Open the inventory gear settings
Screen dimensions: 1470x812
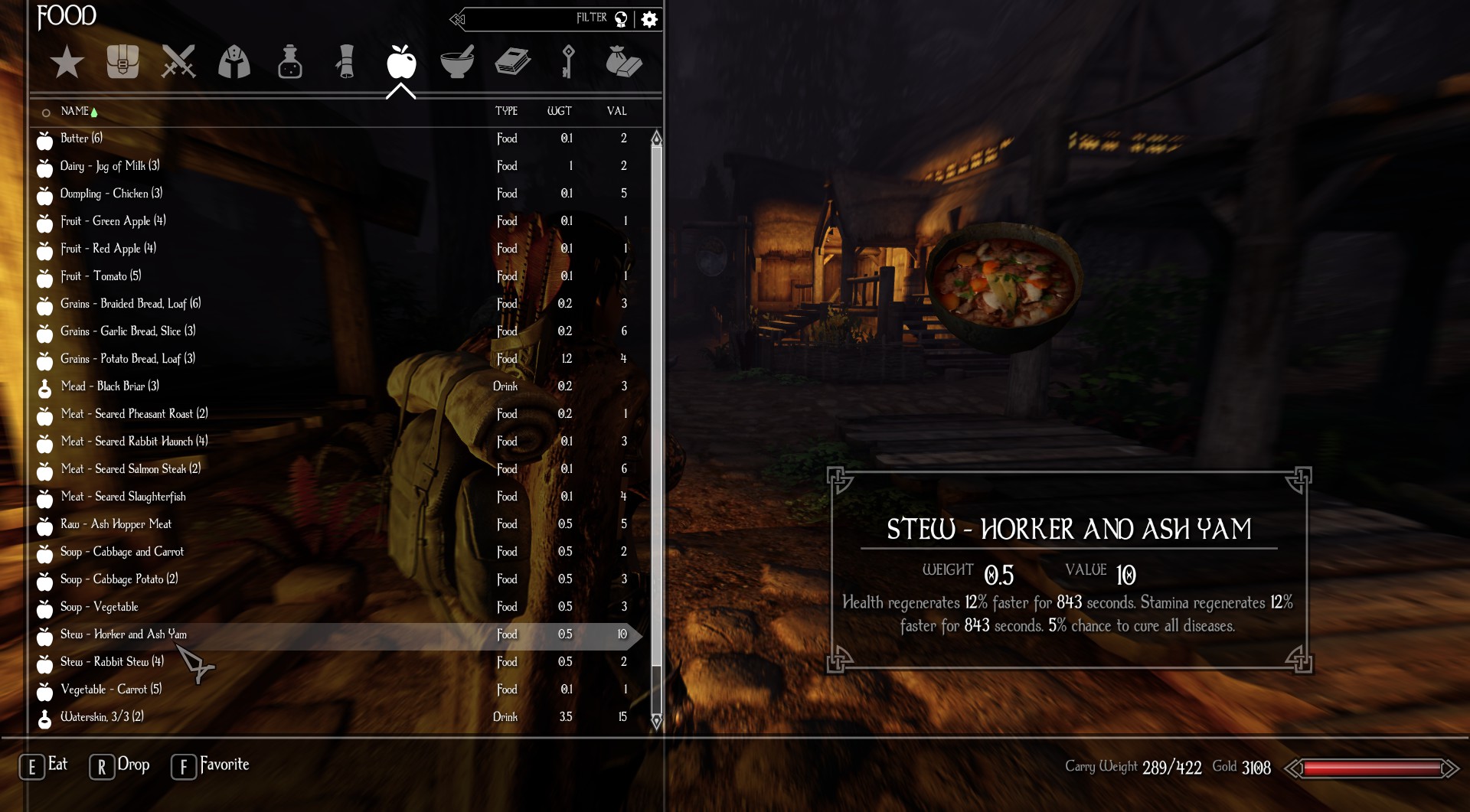click(x=649, y=19)
